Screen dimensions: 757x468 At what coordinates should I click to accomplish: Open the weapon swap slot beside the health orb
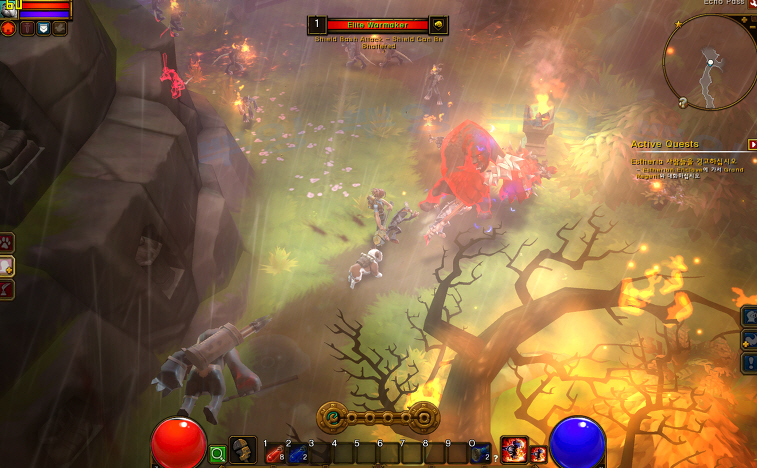pyautogui.click(x=243, y=451)
